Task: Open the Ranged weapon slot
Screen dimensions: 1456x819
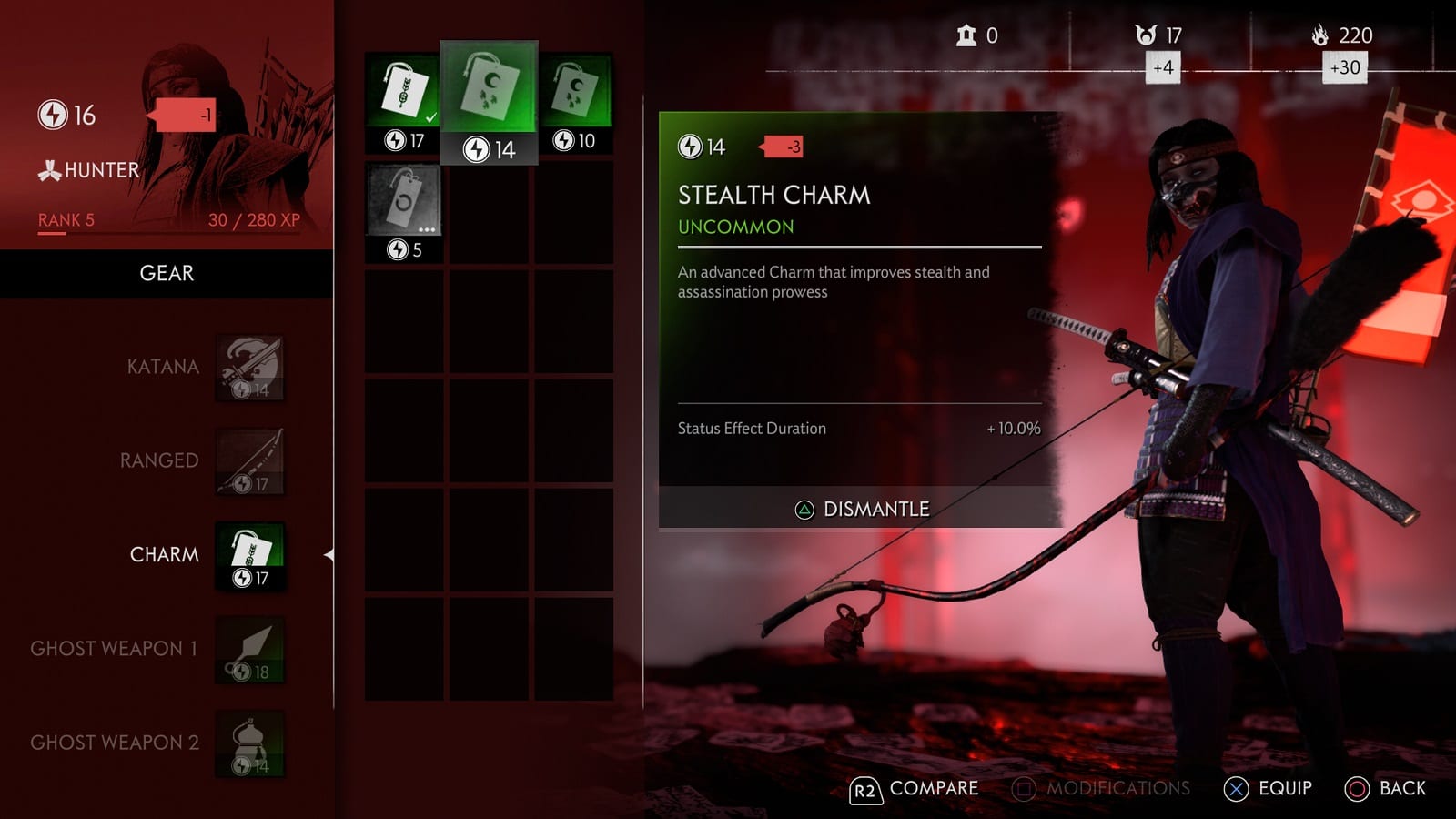Action: tap(249, 461)
